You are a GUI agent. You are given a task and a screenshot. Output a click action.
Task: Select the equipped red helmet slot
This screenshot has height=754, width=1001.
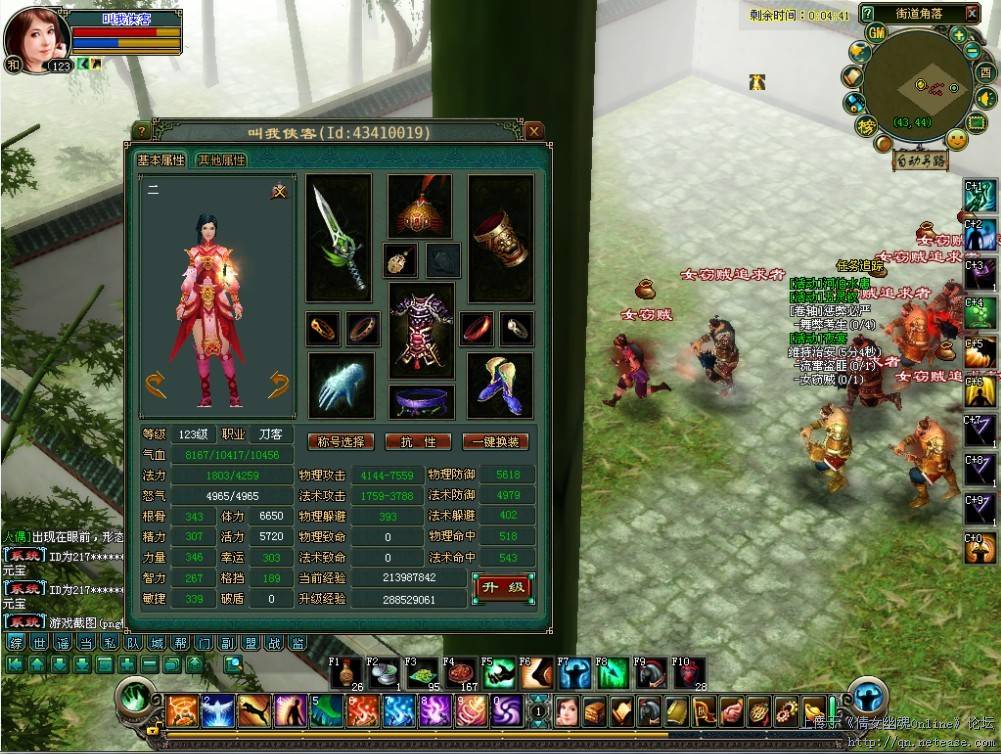[419, 207]
